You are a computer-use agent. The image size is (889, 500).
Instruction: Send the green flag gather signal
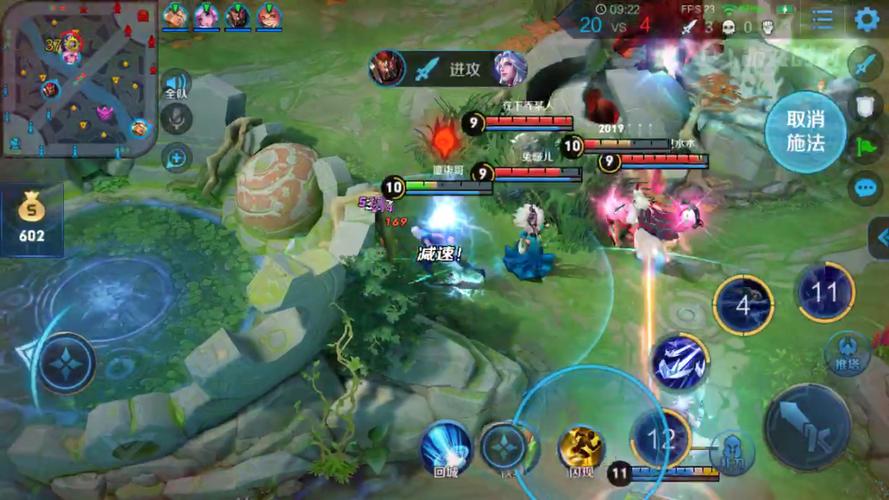point(864,145)
